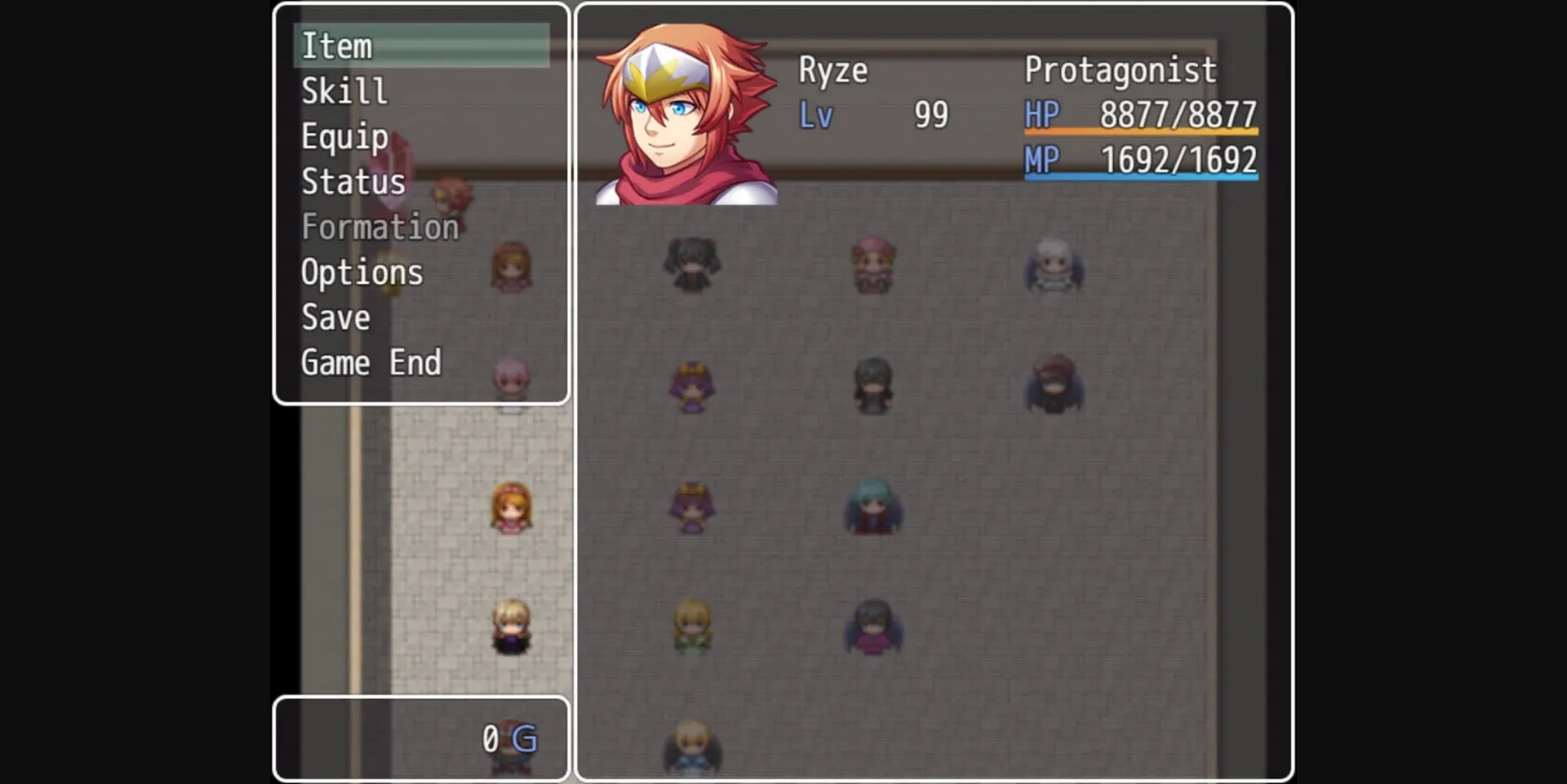The width and height of the screenshot is (1567, 784).
Task: Select the Formation command
Action: click(x=380, y=227)
